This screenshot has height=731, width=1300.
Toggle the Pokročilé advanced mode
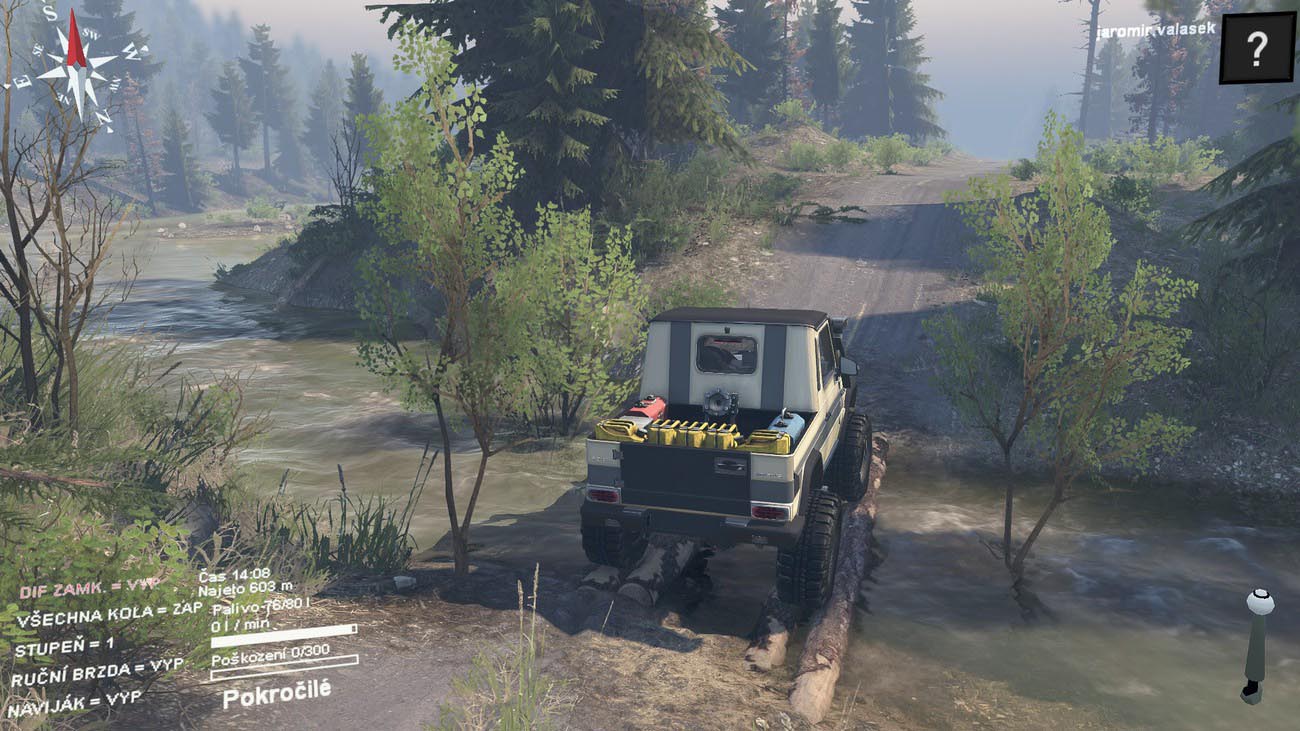tap(276, 693)
